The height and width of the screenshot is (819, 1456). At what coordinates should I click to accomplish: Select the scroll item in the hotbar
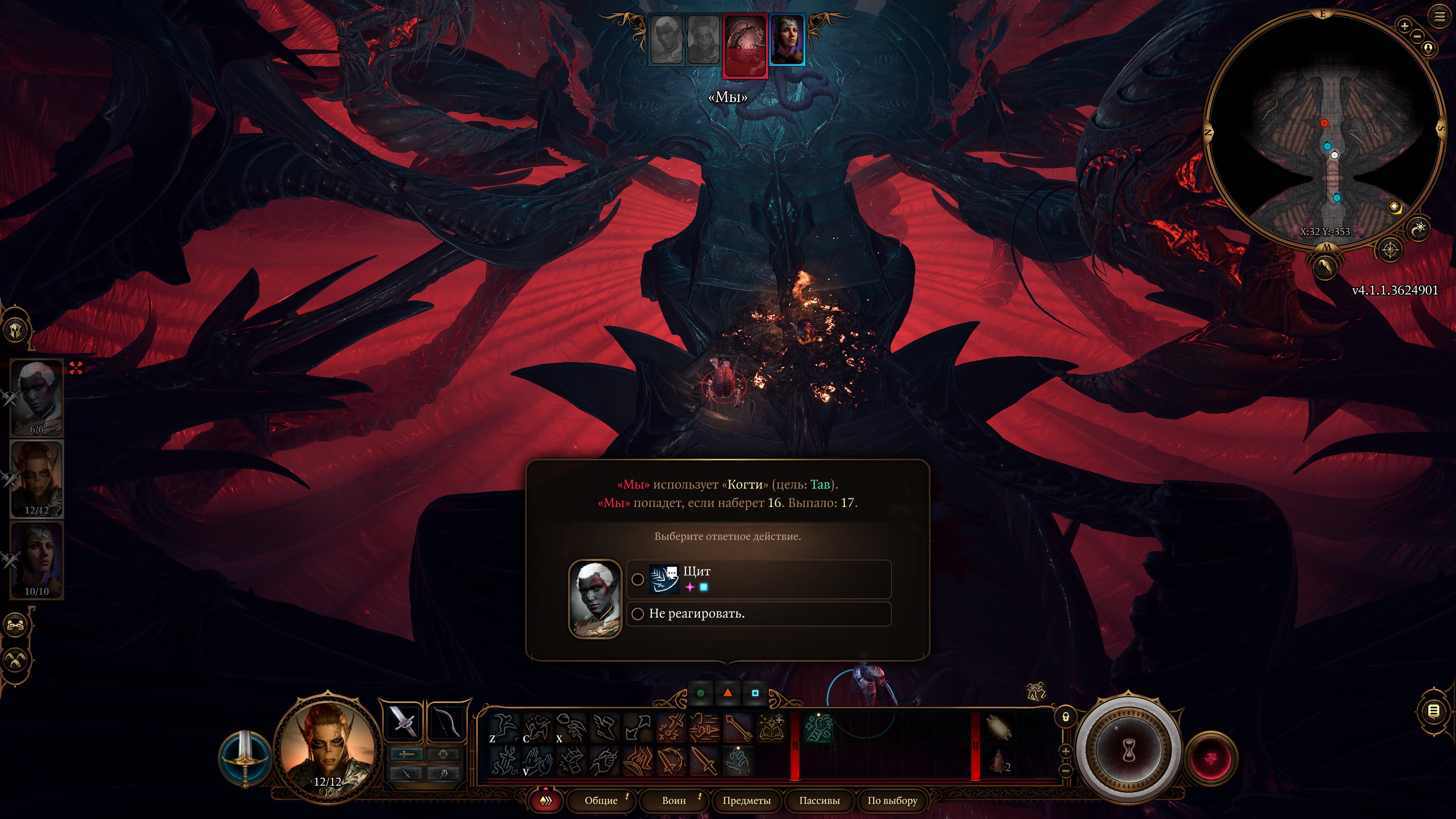[998, 727]
